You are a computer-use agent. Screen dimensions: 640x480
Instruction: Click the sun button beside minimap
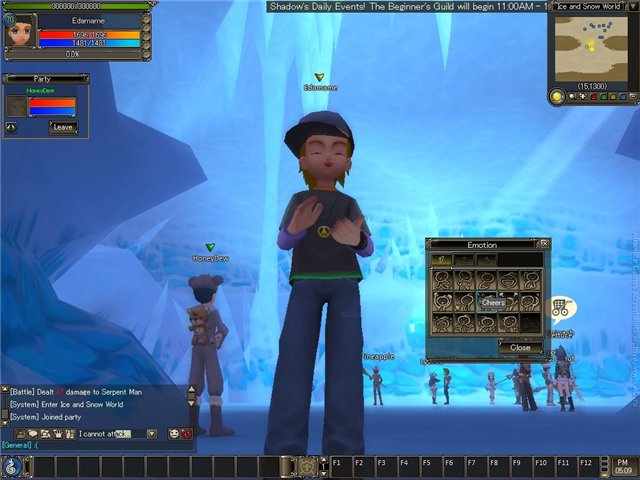[557, 97]
